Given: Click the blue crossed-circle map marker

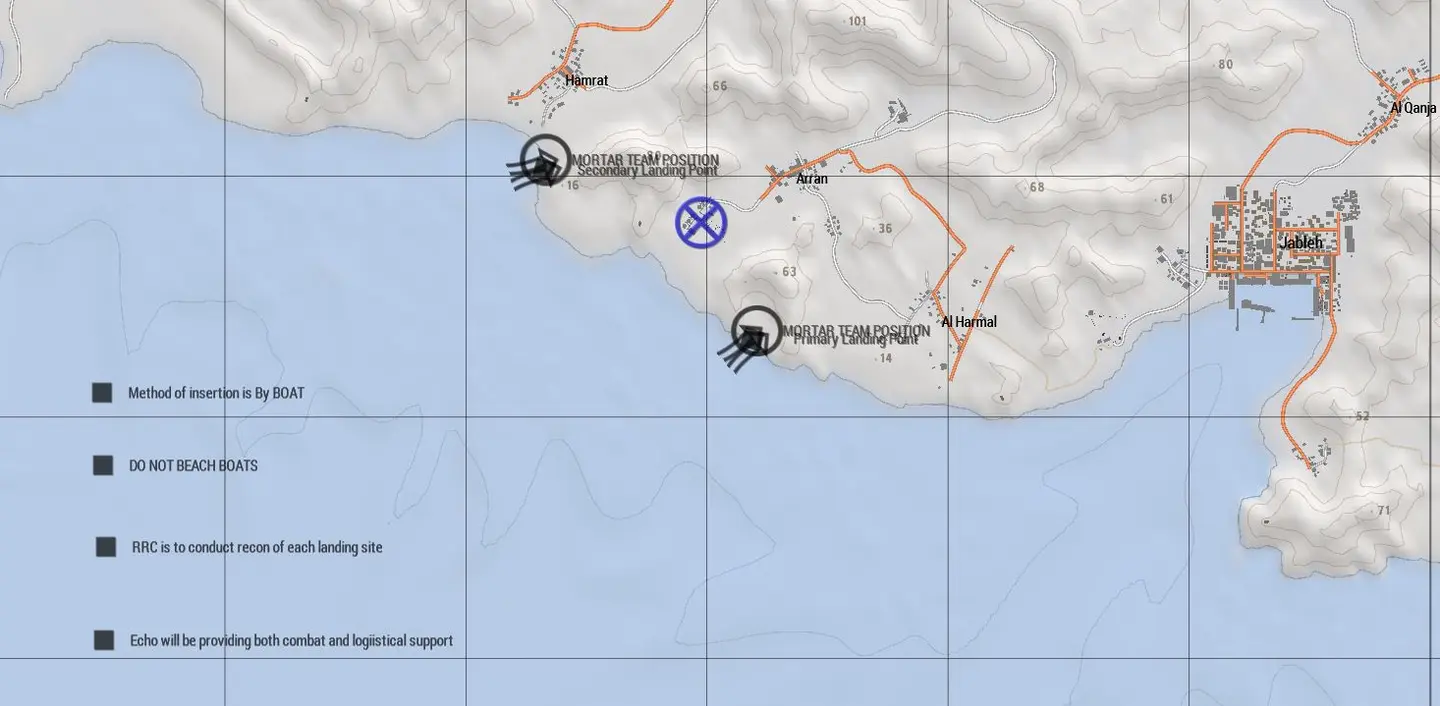Looking at the screenshot, I should pyautogui.click(x=701, y=221).
